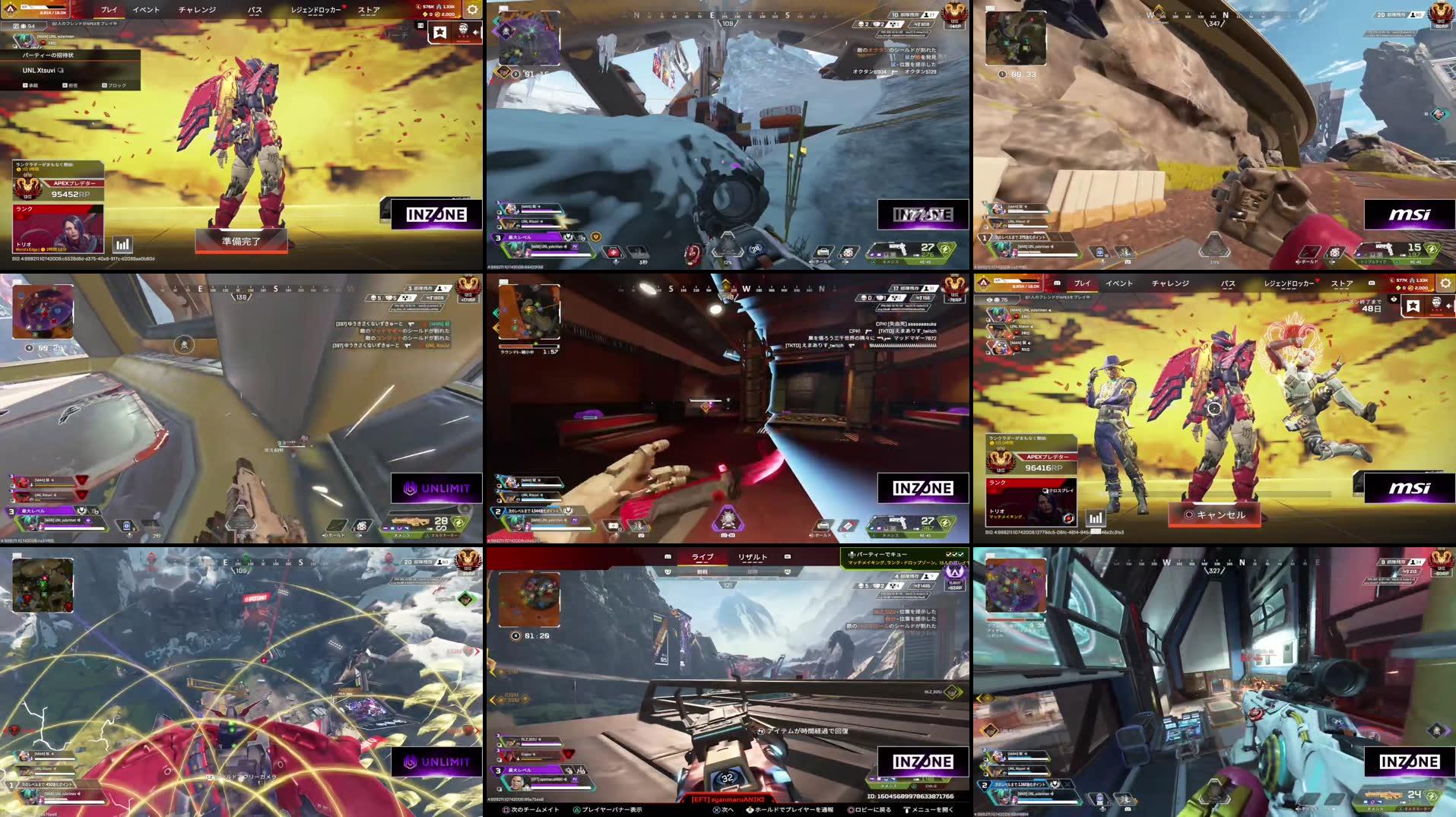This screenshot has width=1456, height=817.
Task: Toggle the second checkbox in the パーティーでキュー panel
Action: coord(954,555)
